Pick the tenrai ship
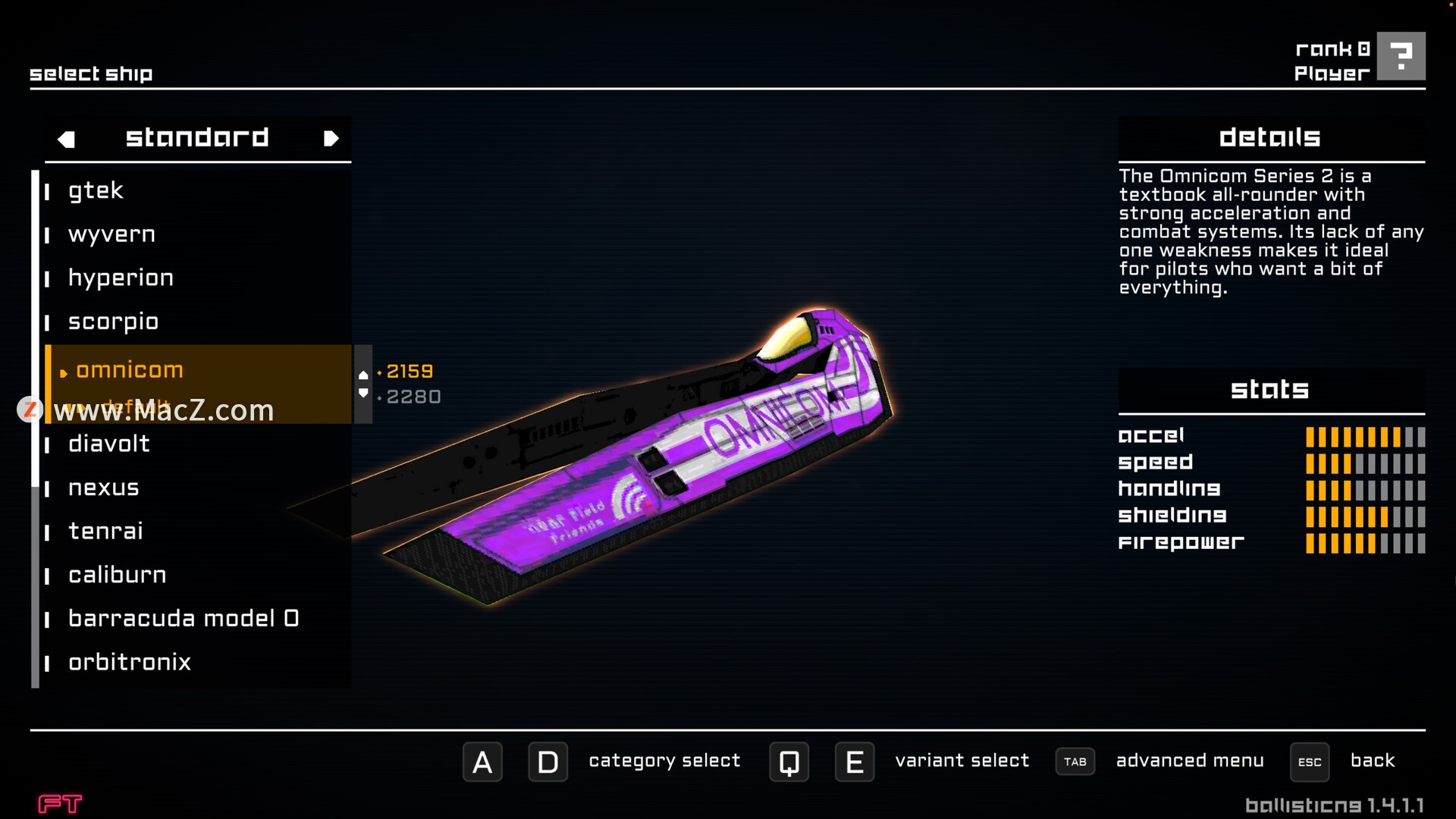This screenshot has width=1456, height=819. pos(105,531)
